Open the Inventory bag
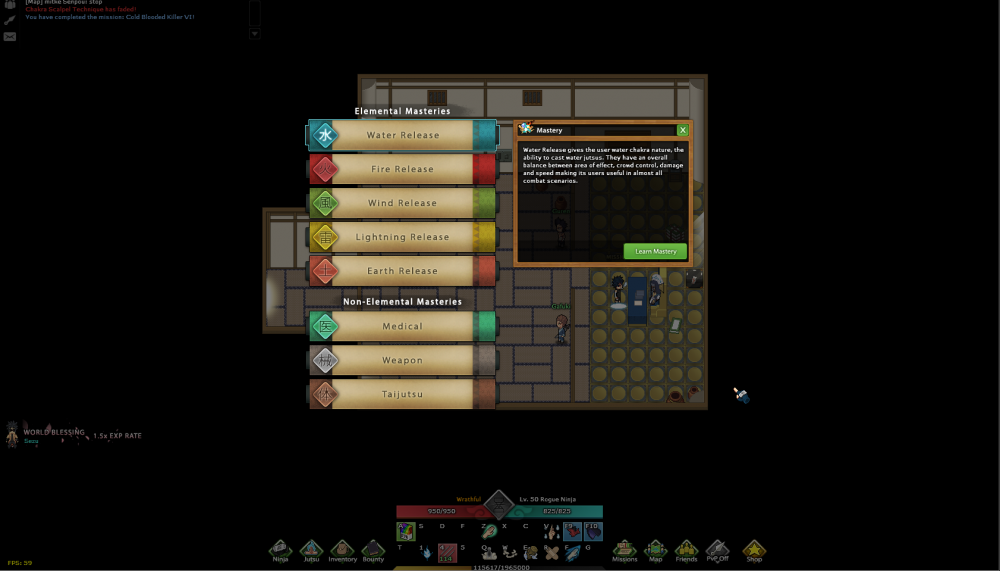This screenshot has width=1000, height=571. (342, 549)
